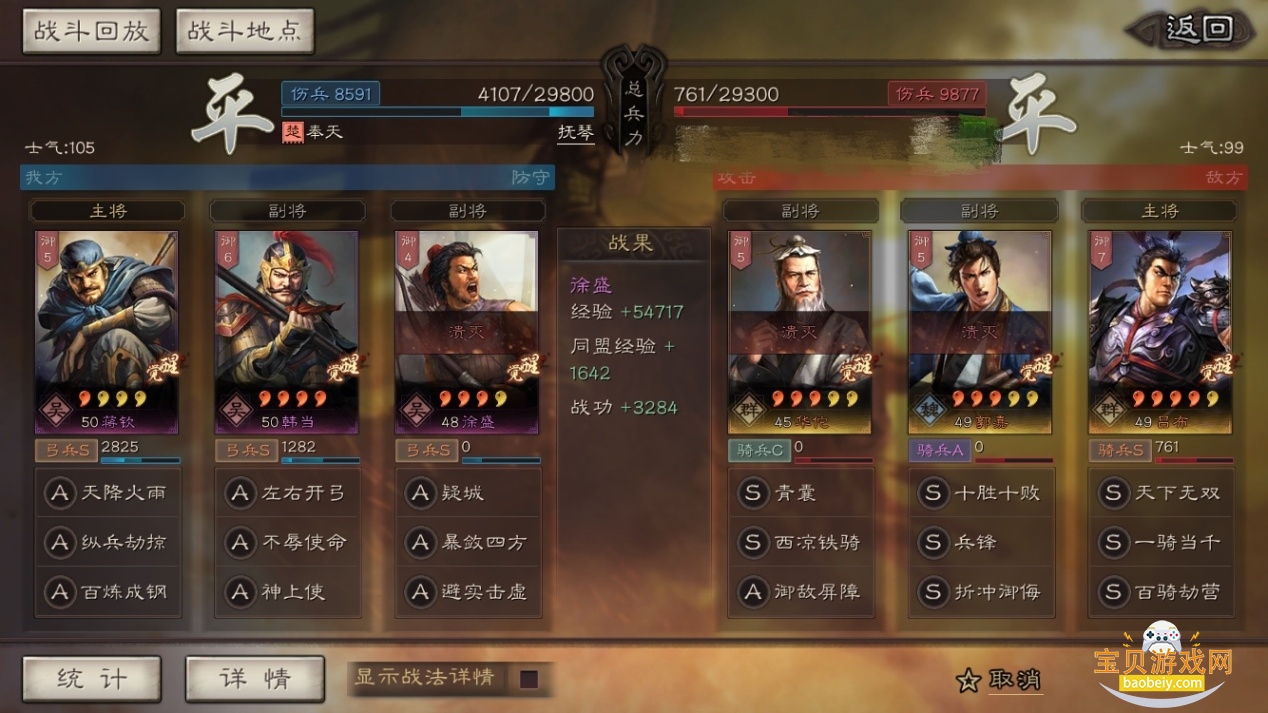
Task: Inspect the 天下无双 skill
Action: (1160, 492)
